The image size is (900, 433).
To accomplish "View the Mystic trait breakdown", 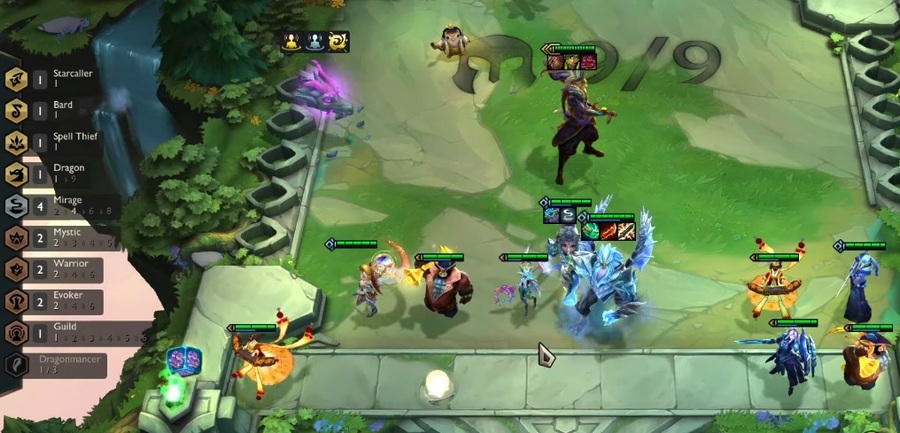I will [x=60, y=238].
